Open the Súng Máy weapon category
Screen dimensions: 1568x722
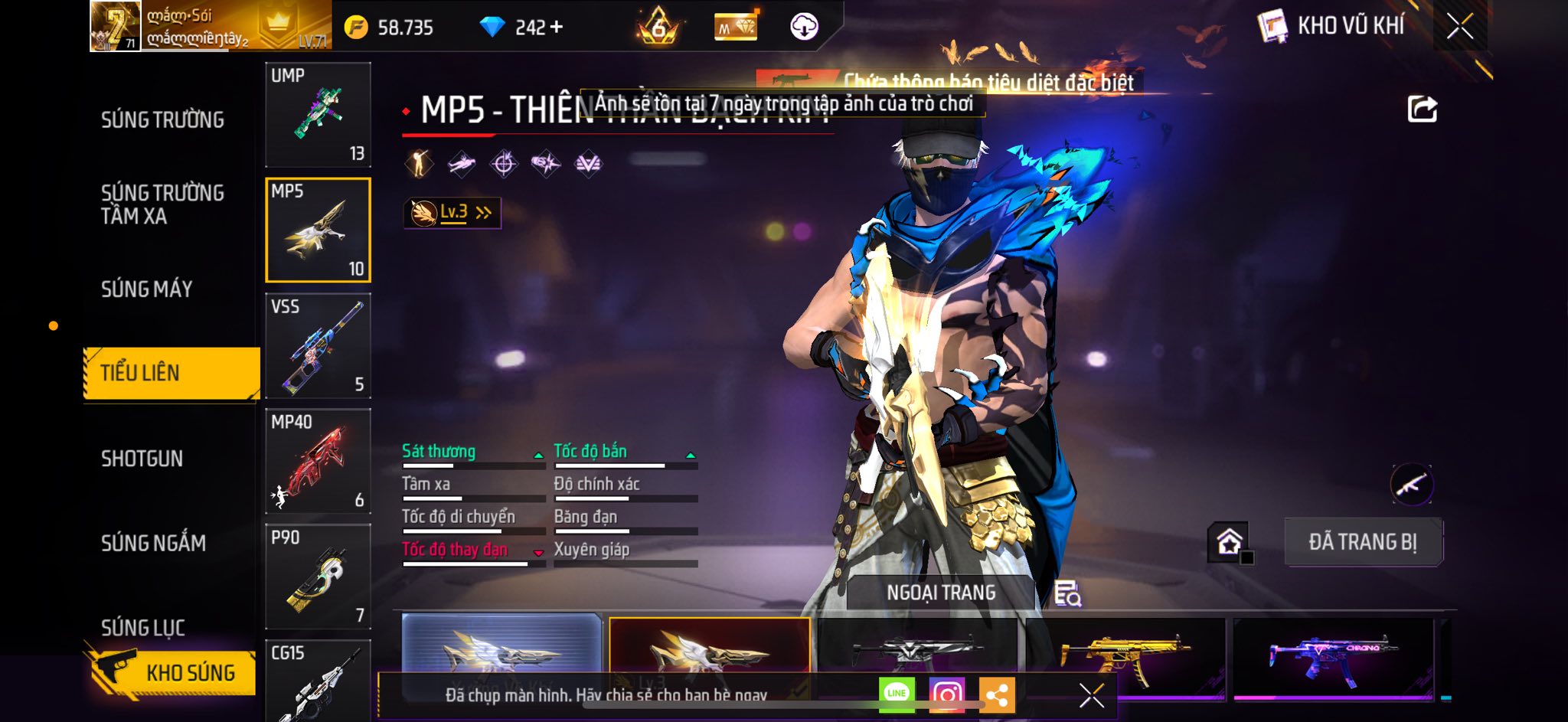pyautogui.click(x=146, y=289)
